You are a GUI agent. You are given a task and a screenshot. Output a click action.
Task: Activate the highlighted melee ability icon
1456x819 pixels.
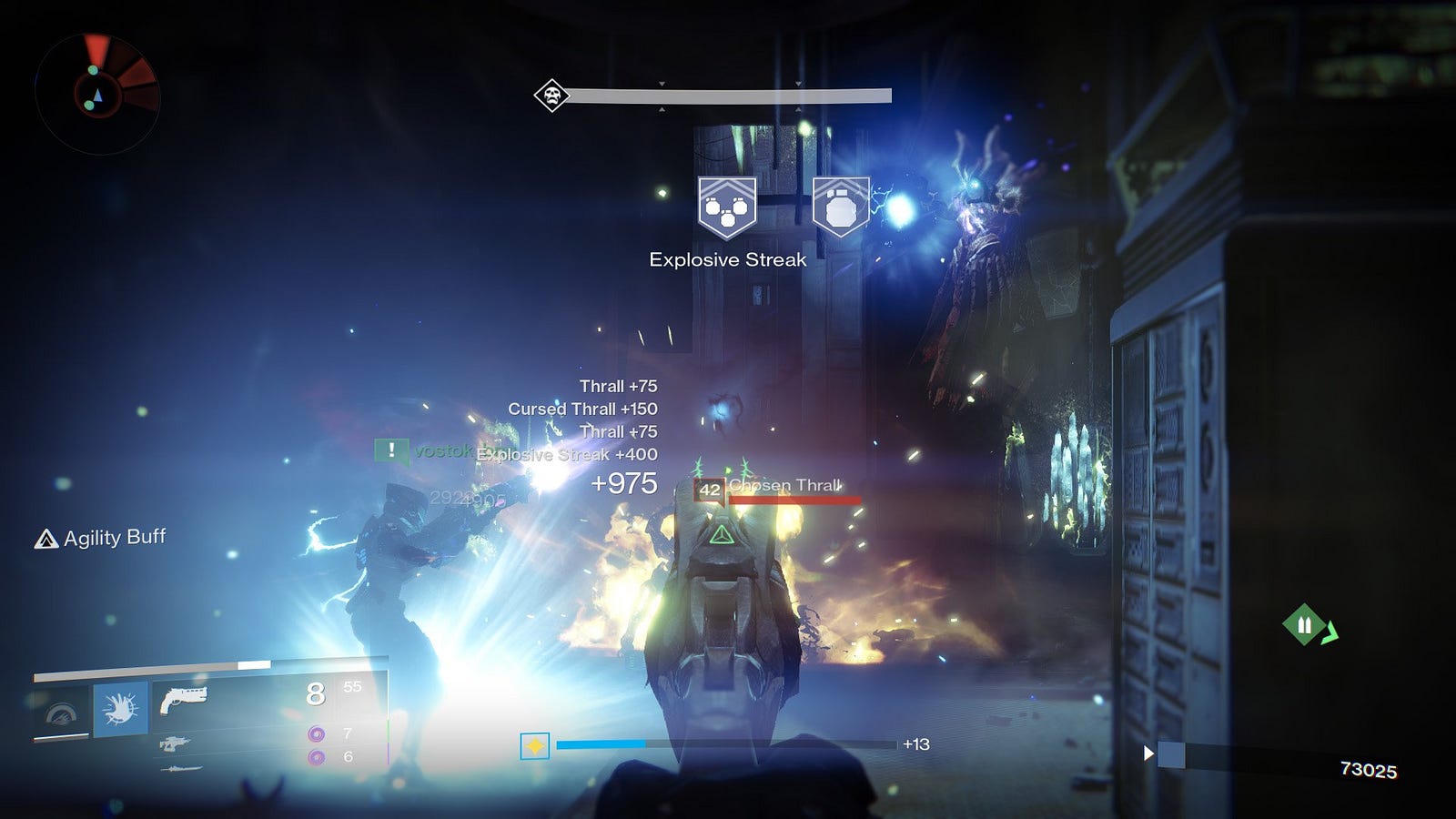pos(120,707)
